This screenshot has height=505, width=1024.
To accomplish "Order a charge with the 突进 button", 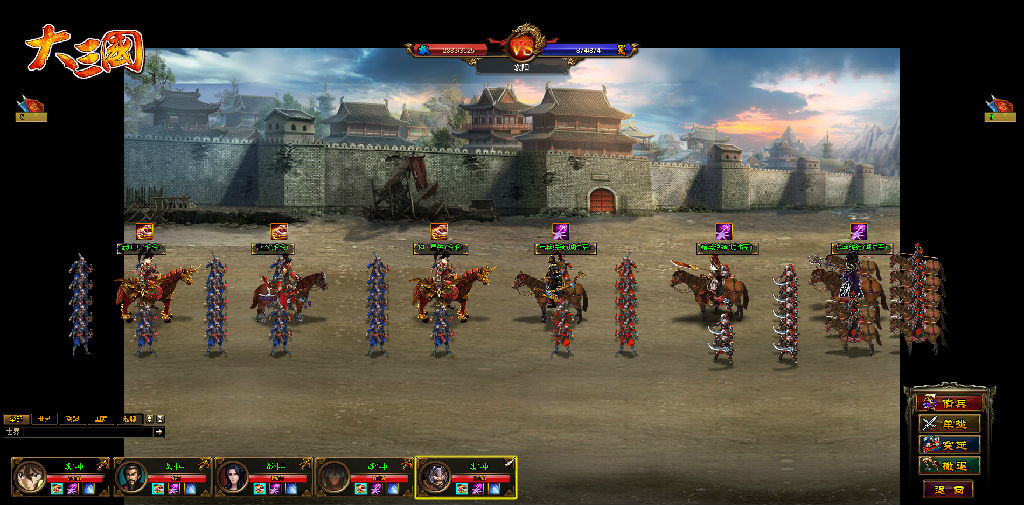I will pyautogui.click(x=950, y=444).
